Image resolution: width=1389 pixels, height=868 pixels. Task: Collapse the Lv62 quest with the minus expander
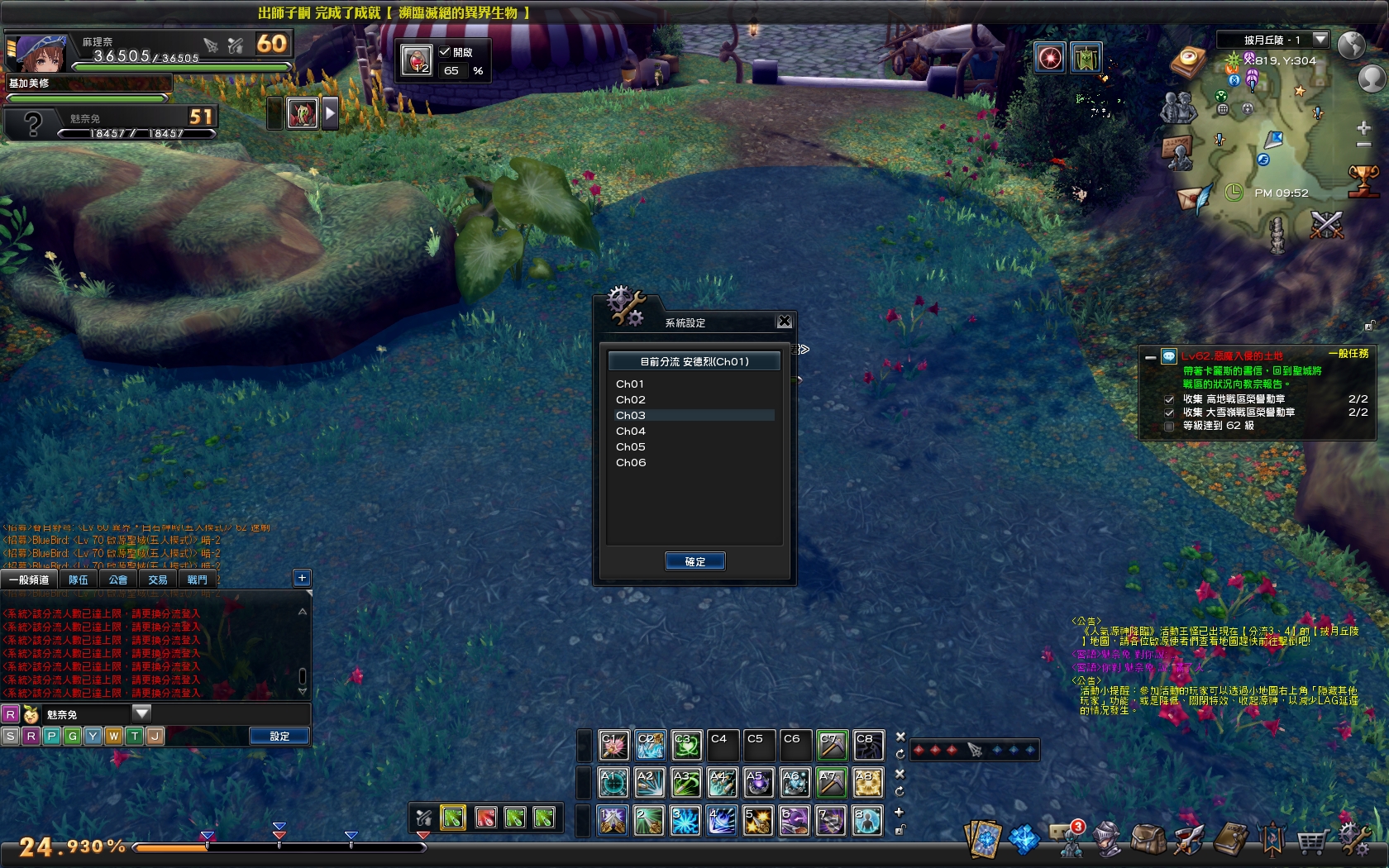pos(1151,358)
